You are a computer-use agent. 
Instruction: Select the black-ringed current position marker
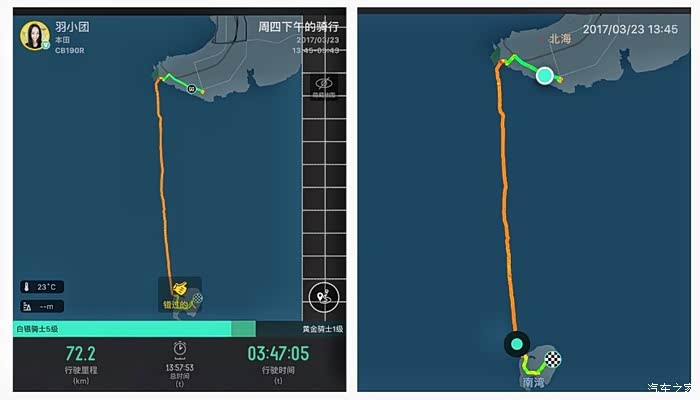click(517, 344)
